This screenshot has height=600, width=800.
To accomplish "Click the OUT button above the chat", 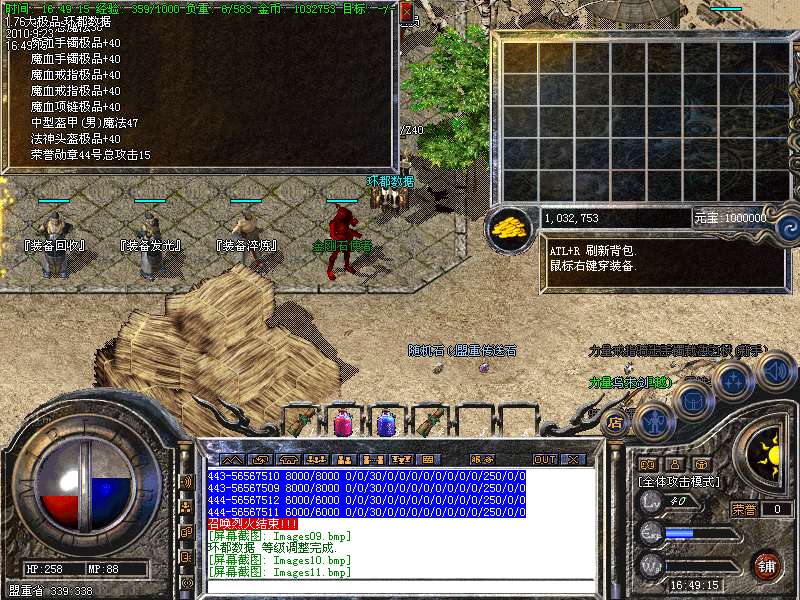I will tap(544, 459).
